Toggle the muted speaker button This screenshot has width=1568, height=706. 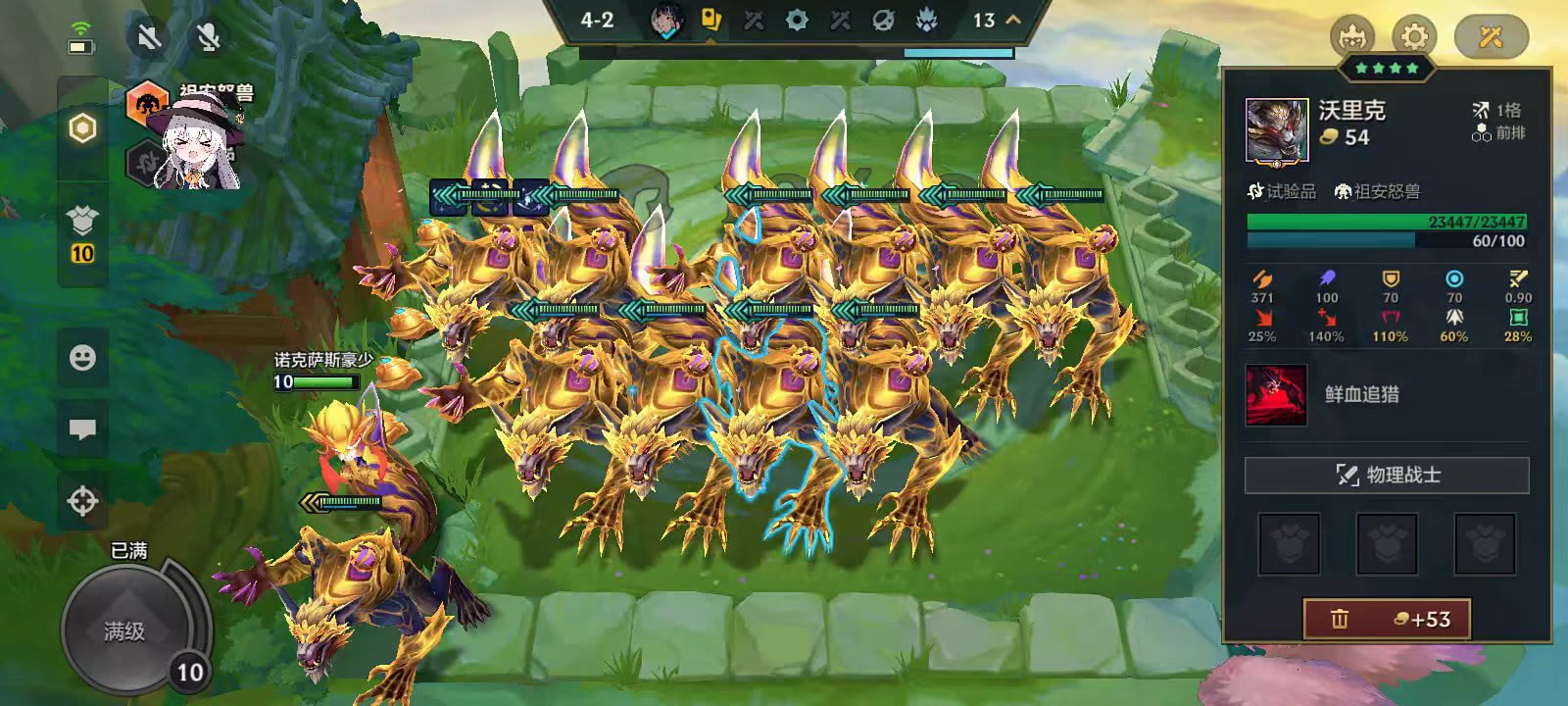(x=149, y=38)
